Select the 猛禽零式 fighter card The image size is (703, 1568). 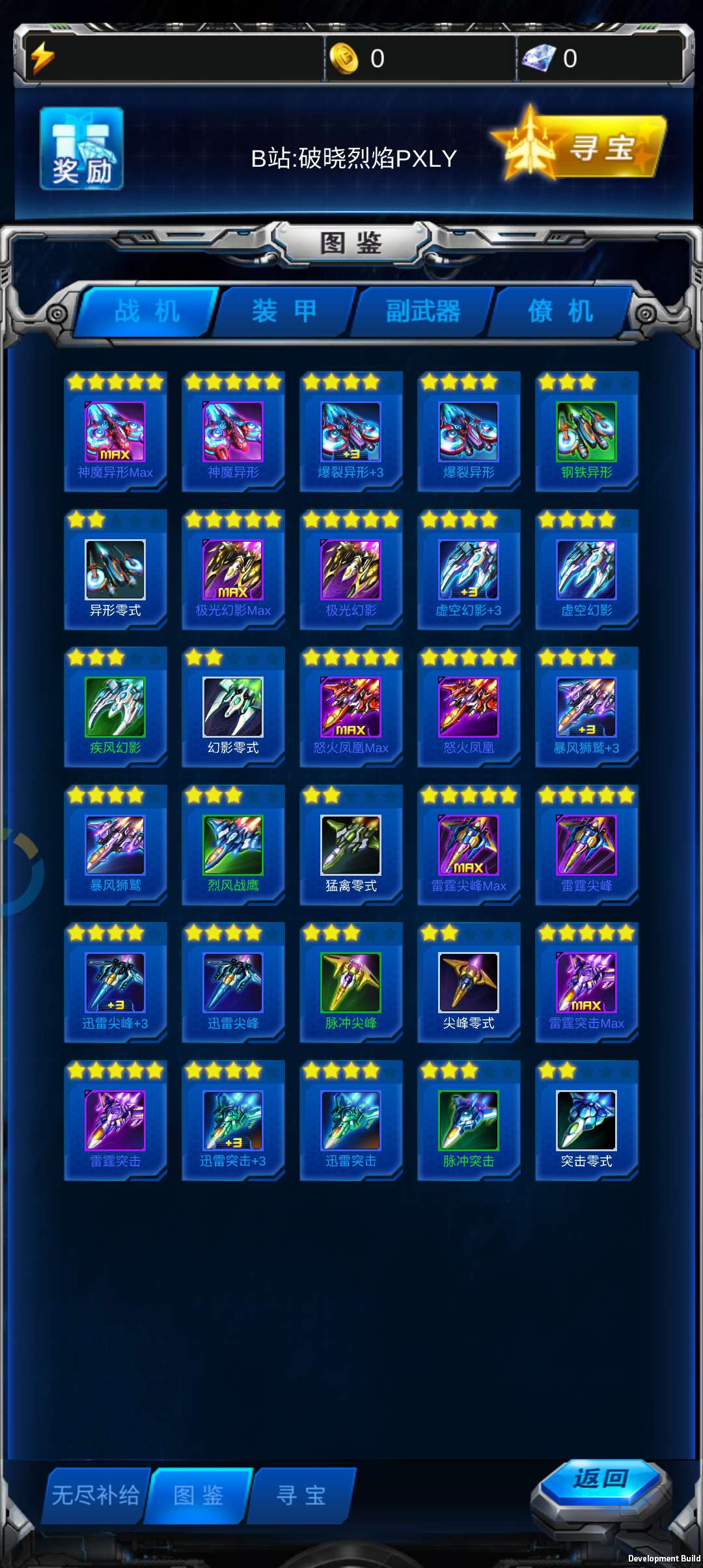coord(351,845)
